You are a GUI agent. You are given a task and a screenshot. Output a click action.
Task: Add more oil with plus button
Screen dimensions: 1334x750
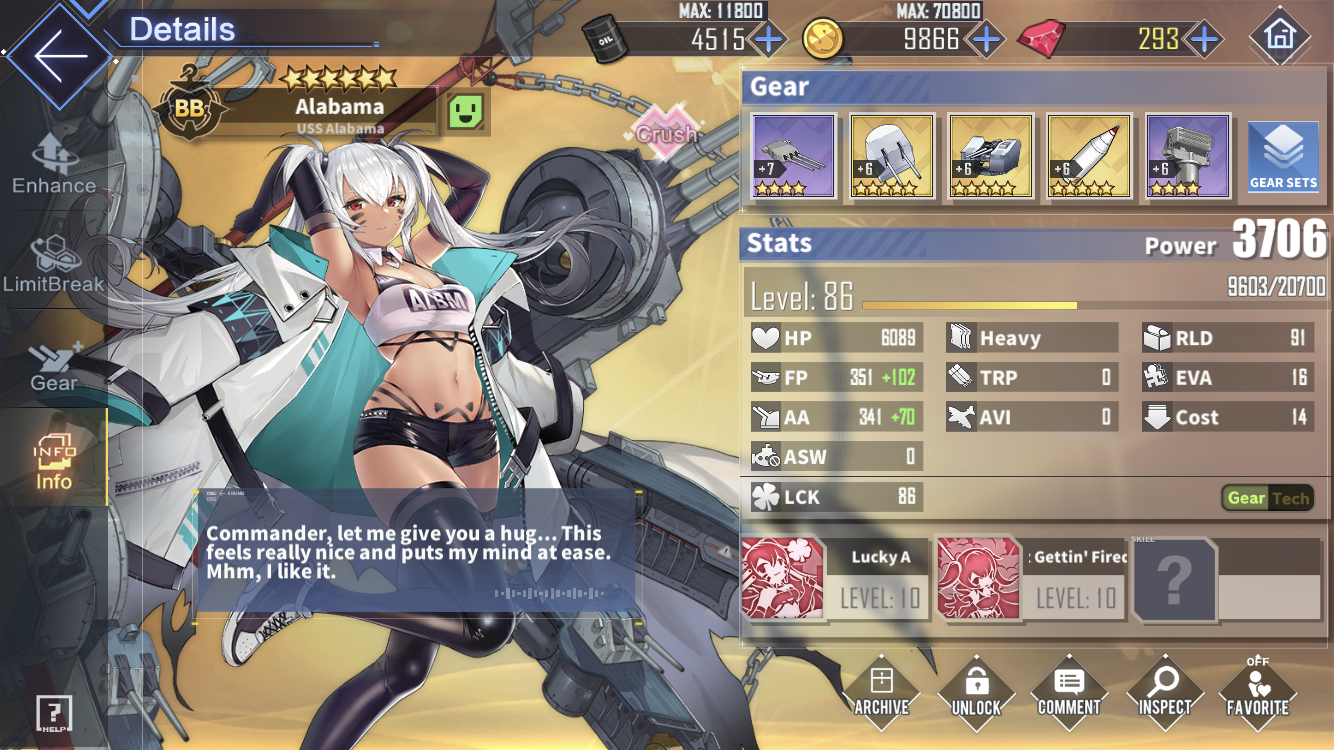(x=768, y=39)
